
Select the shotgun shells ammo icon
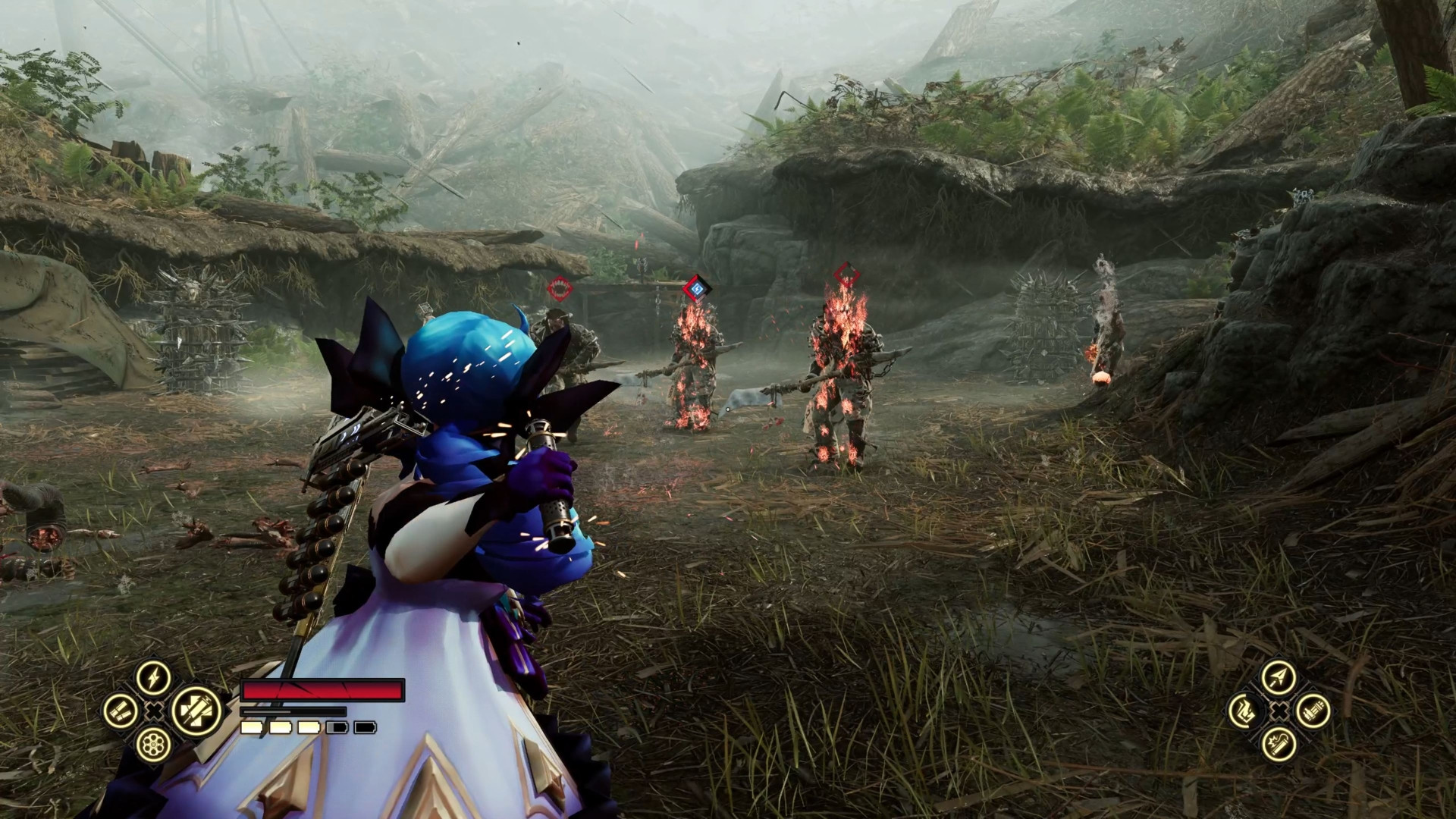pyautogui.click(x=121, y=711)
